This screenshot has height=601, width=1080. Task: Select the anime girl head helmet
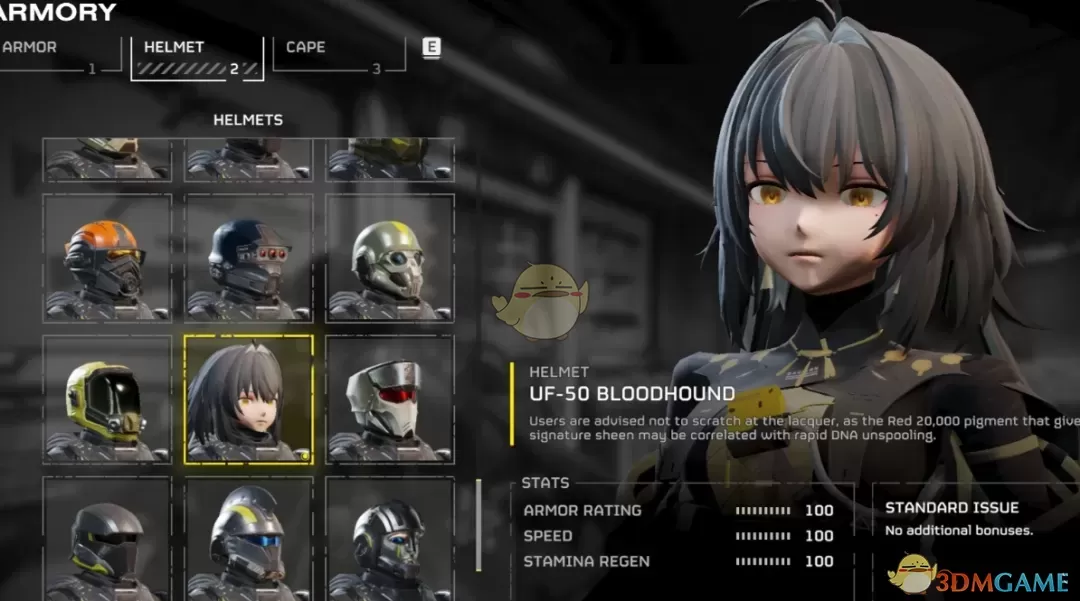[248, 399]
